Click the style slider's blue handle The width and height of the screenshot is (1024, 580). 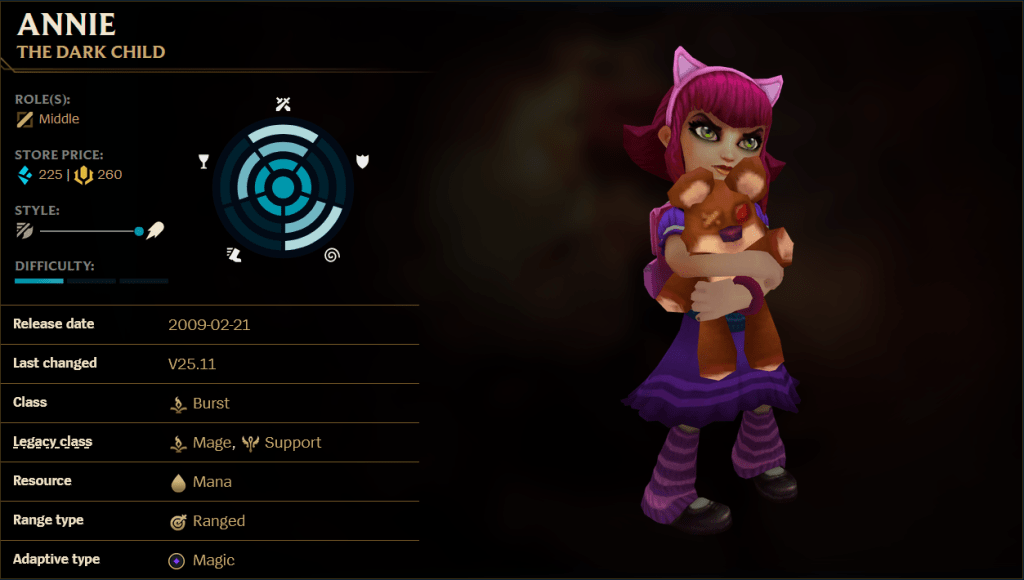(x=139, y=231)
